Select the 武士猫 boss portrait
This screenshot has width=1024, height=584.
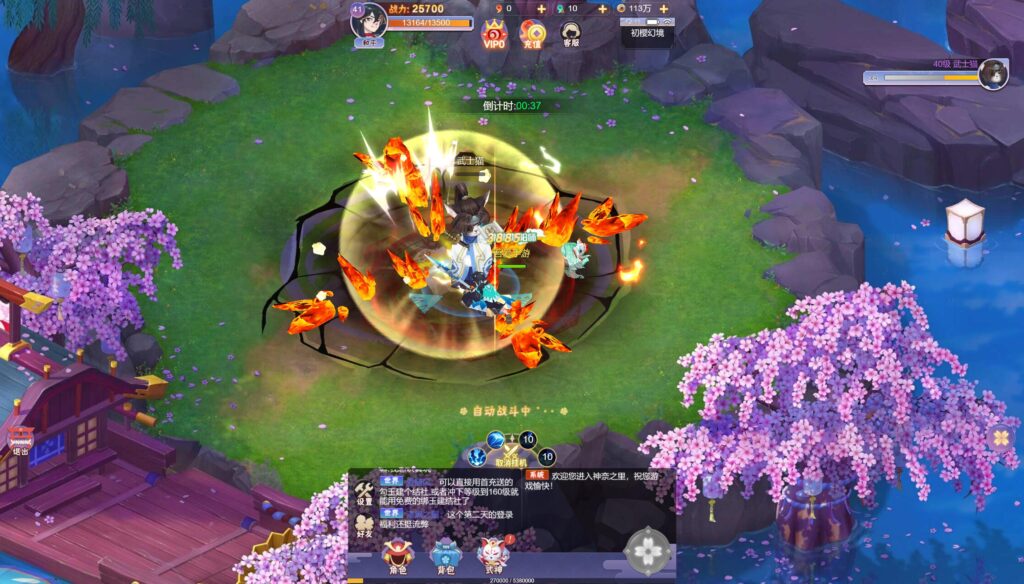tap(993, 73)
